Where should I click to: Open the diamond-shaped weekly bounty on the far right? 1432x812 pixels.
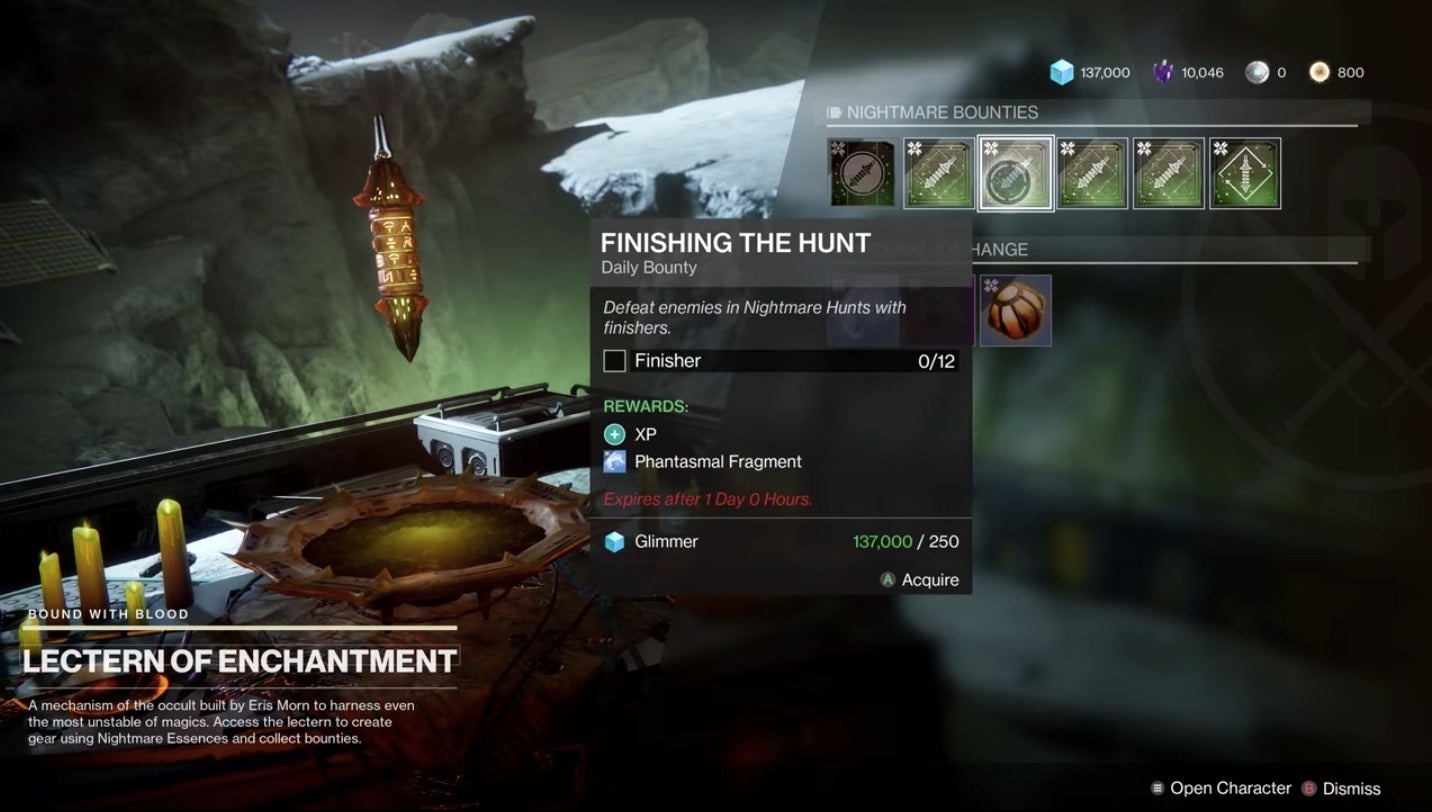[1245, 173]
